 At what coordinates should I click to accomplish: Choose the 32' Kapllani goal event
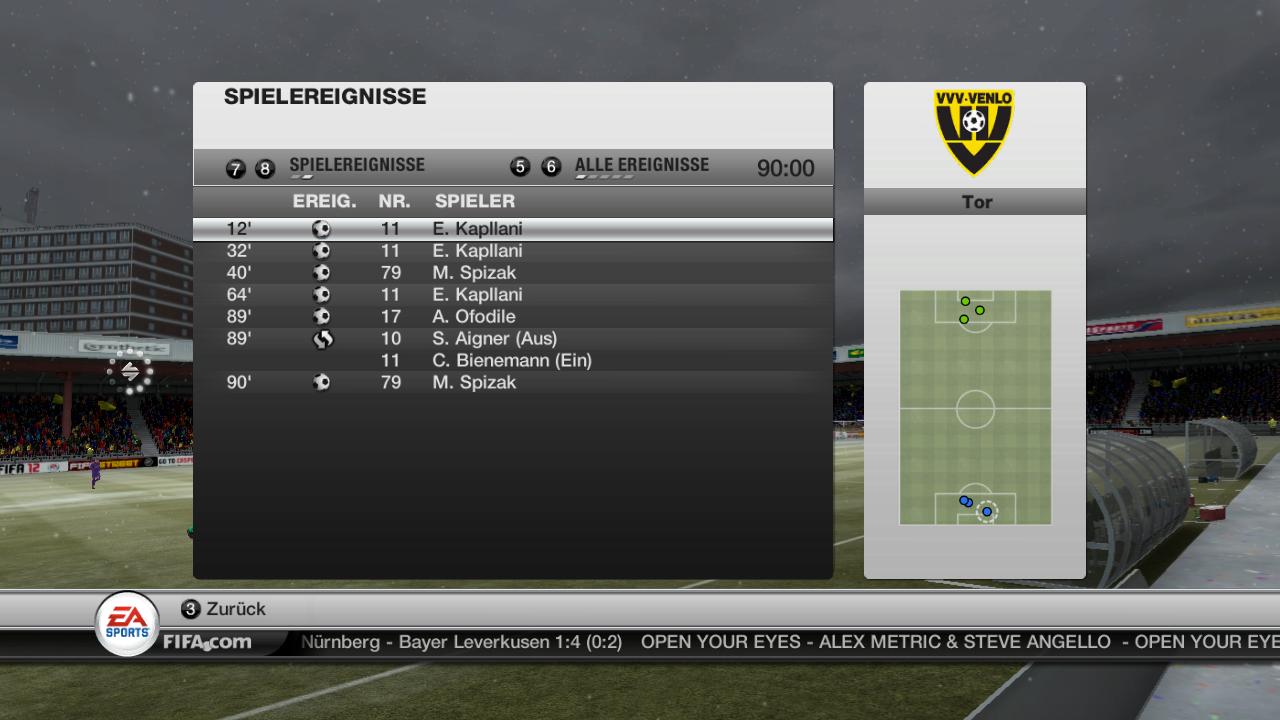pos(512,251)
